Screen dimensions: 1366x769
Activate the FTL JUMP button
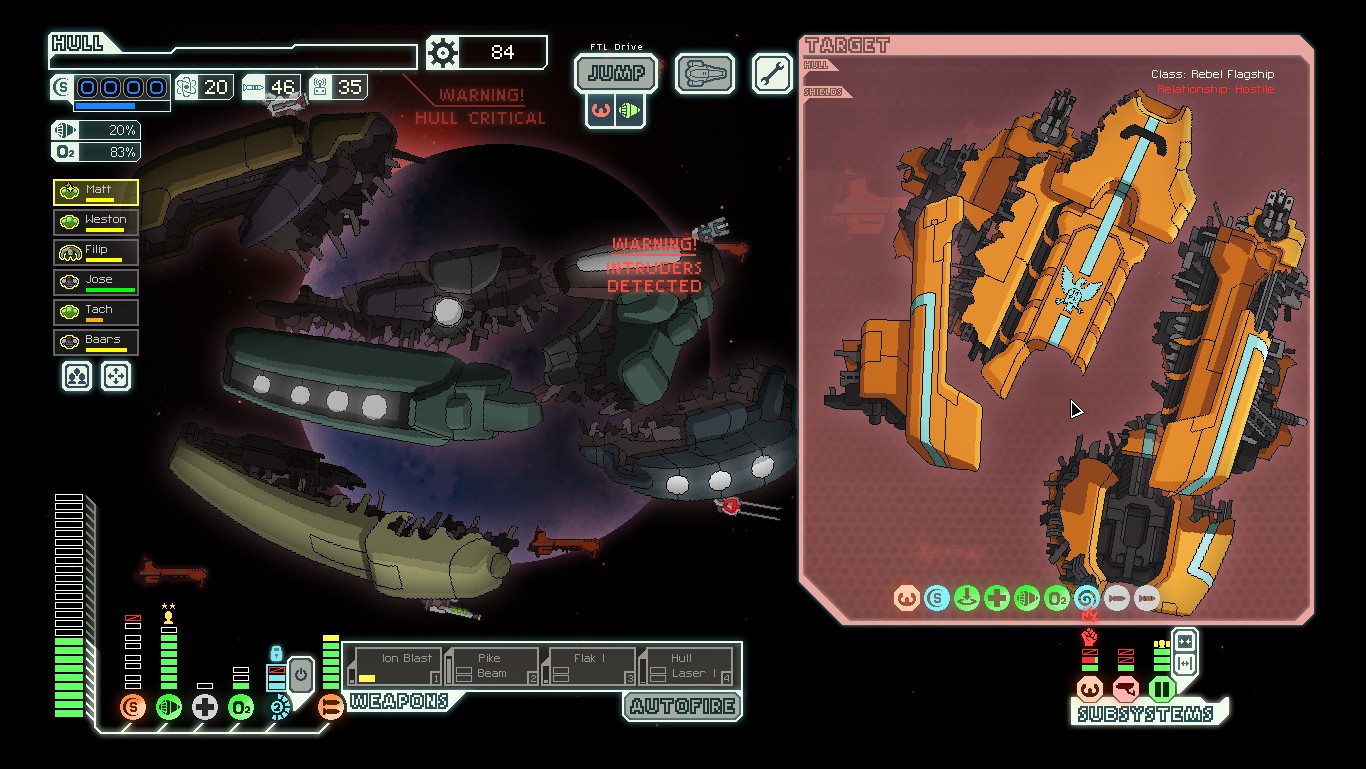click(x=616, y=73)
